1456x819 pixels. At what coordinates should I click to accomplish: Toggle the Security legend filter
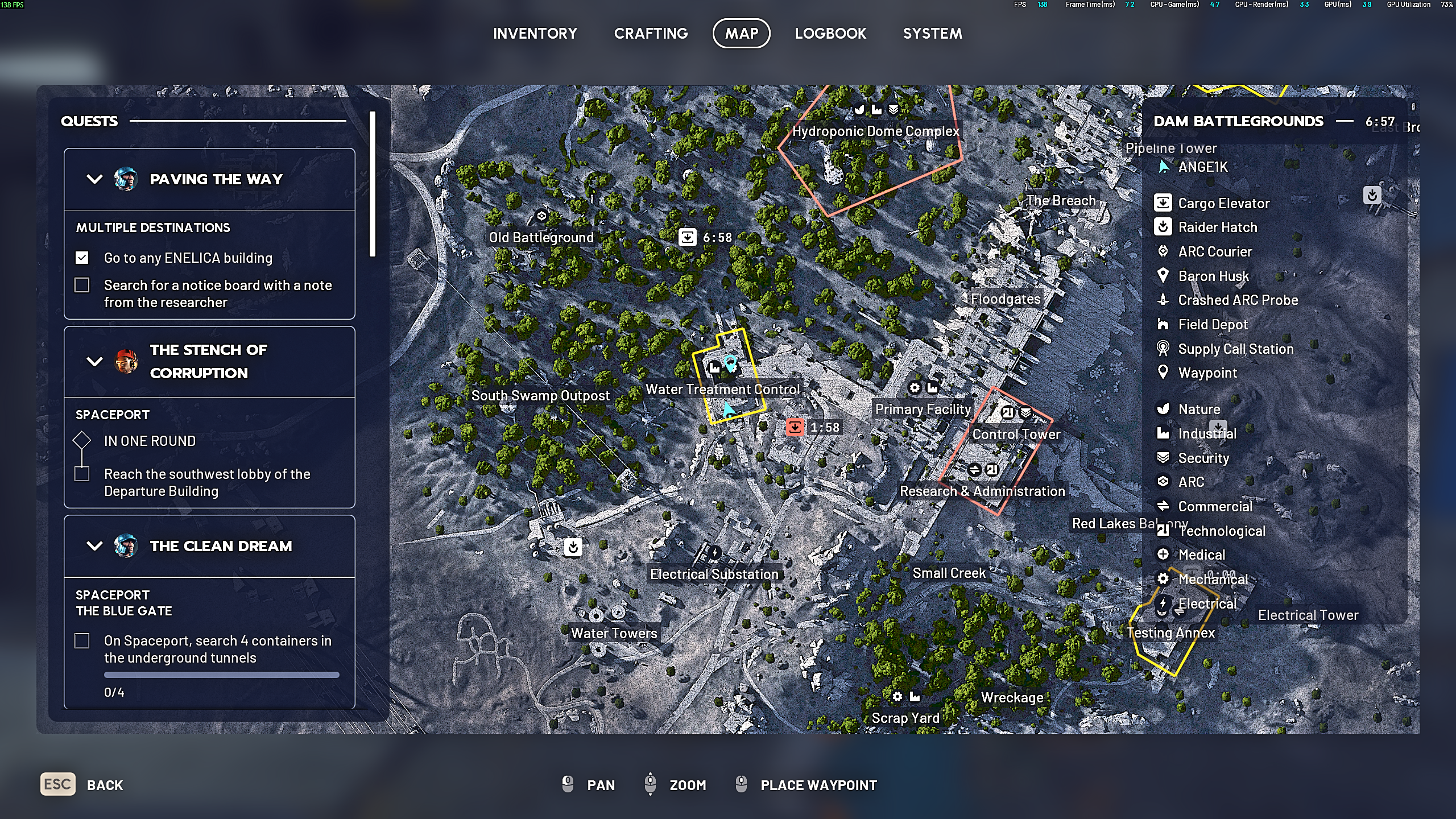(1203, 458)
